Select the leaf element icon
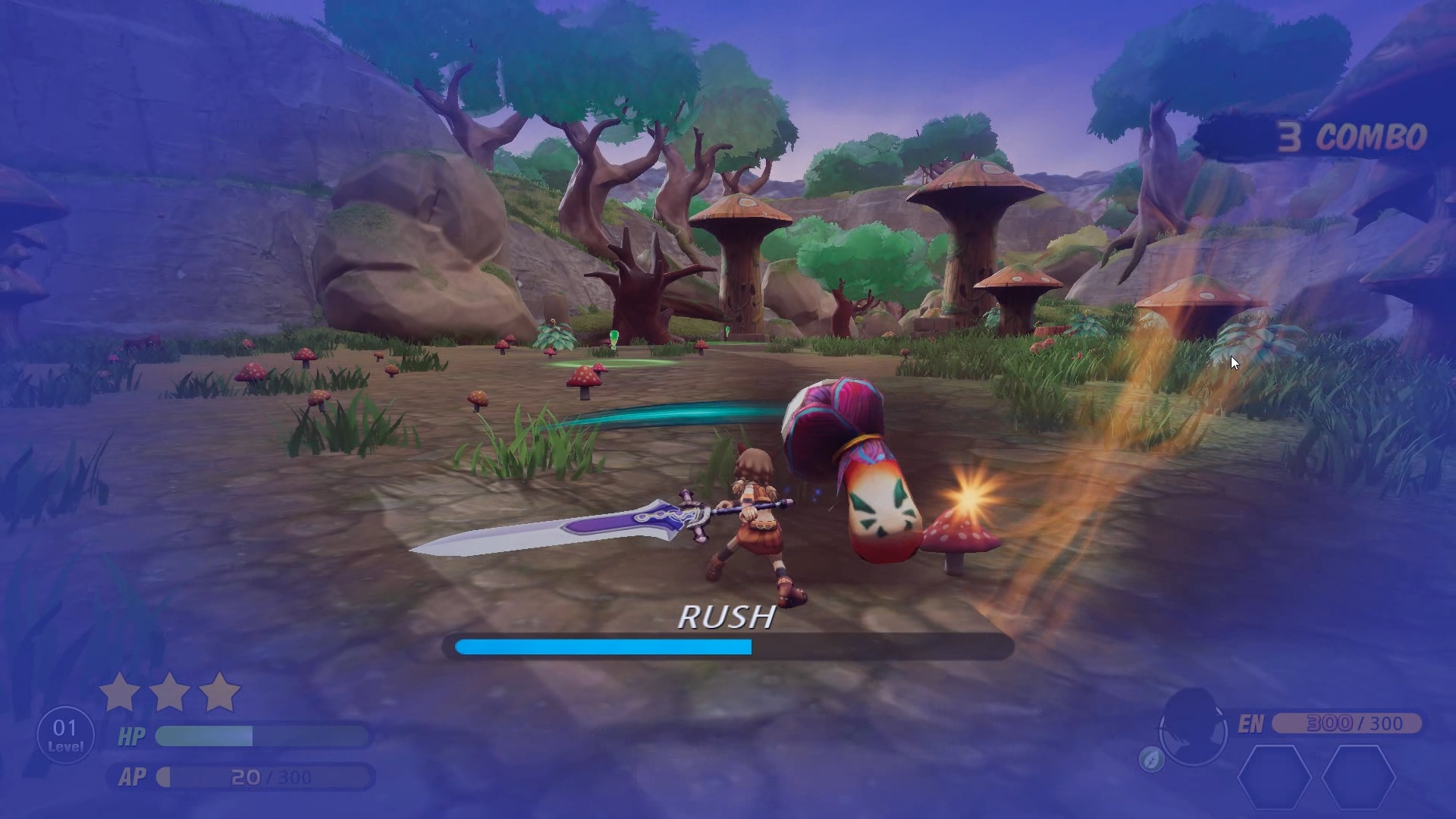 point(1151,759)
